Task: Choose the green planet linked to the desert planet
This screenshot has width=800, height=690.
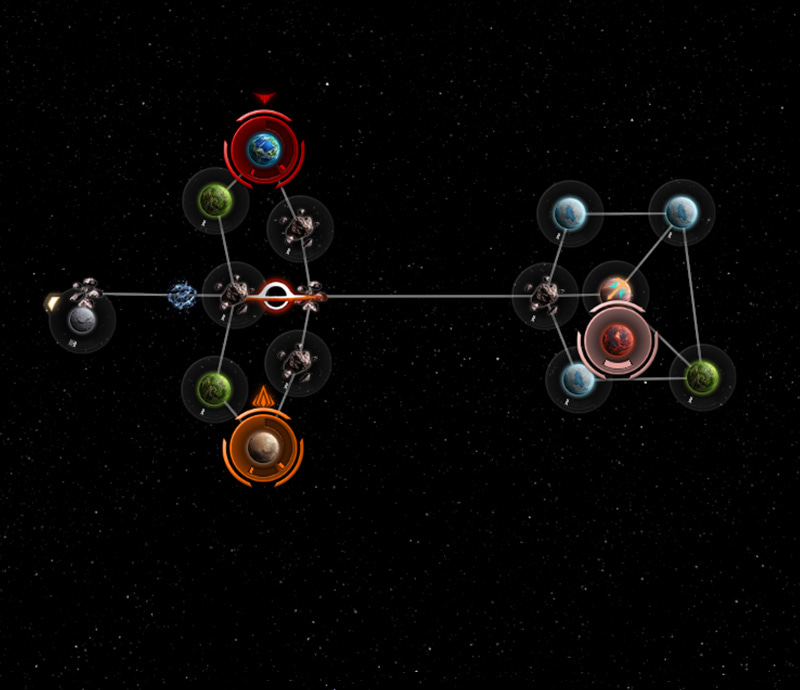Action: point(214,386)
